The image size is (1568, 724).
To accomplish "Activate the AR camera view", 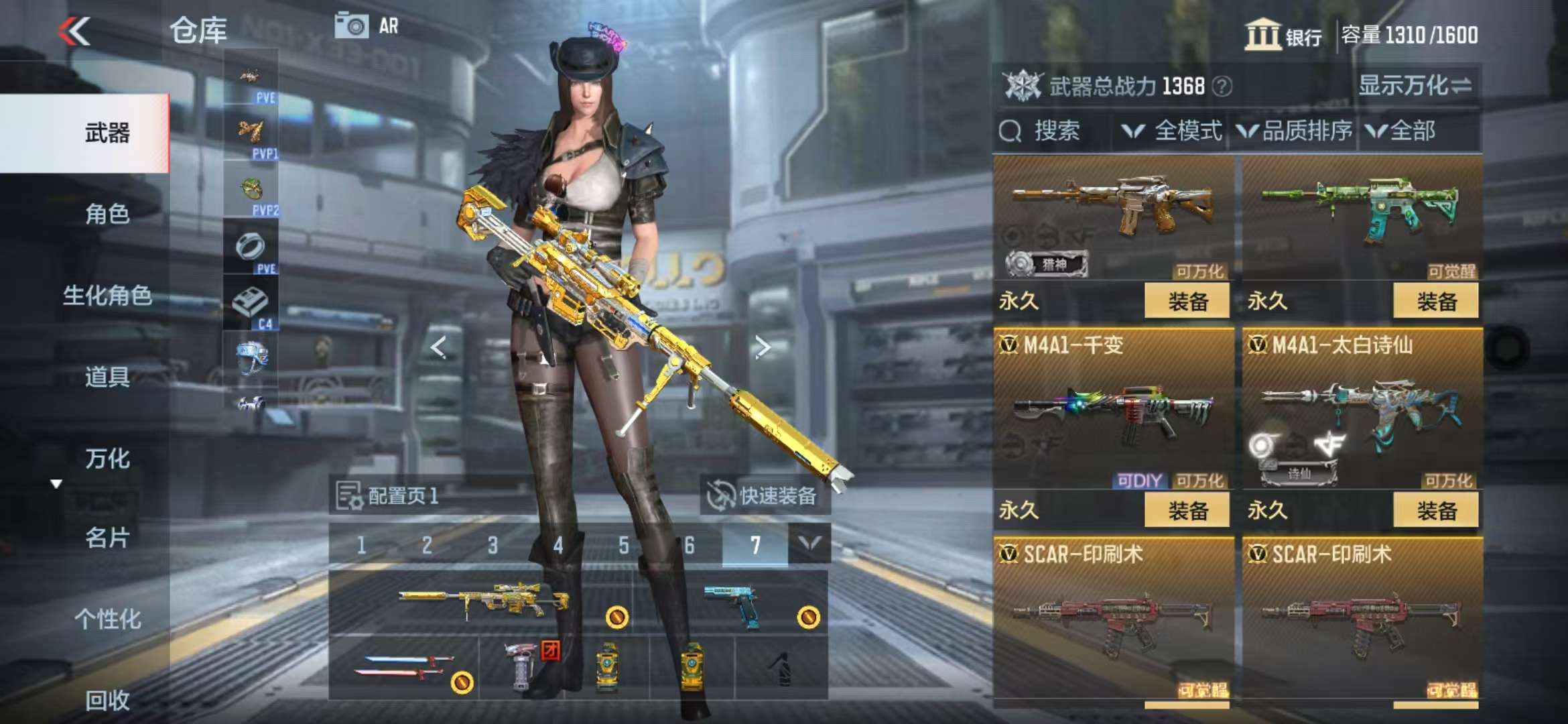I will click(367, 27).
